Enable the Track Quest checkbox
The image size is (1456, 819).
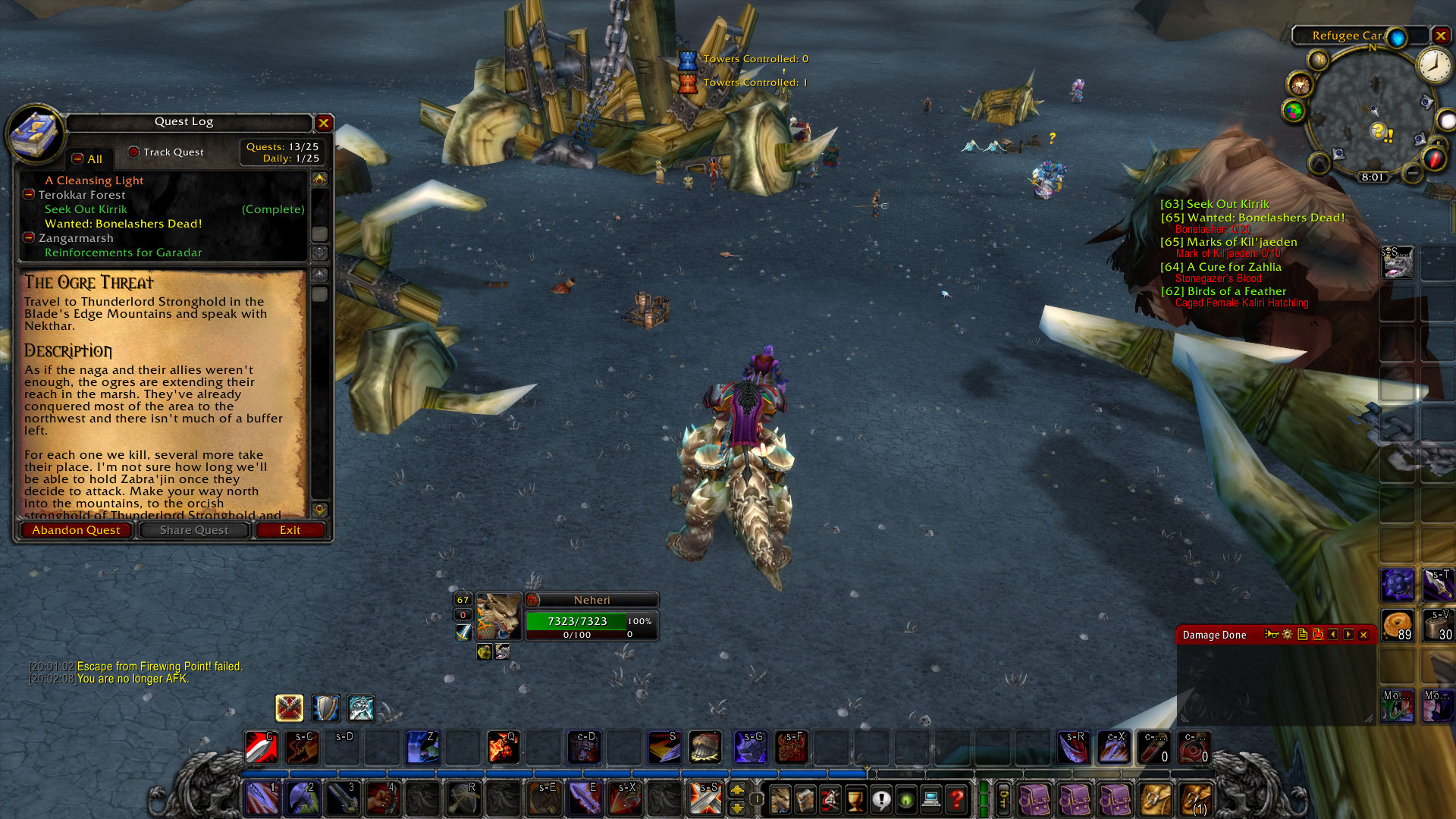[x=133, y=152]
